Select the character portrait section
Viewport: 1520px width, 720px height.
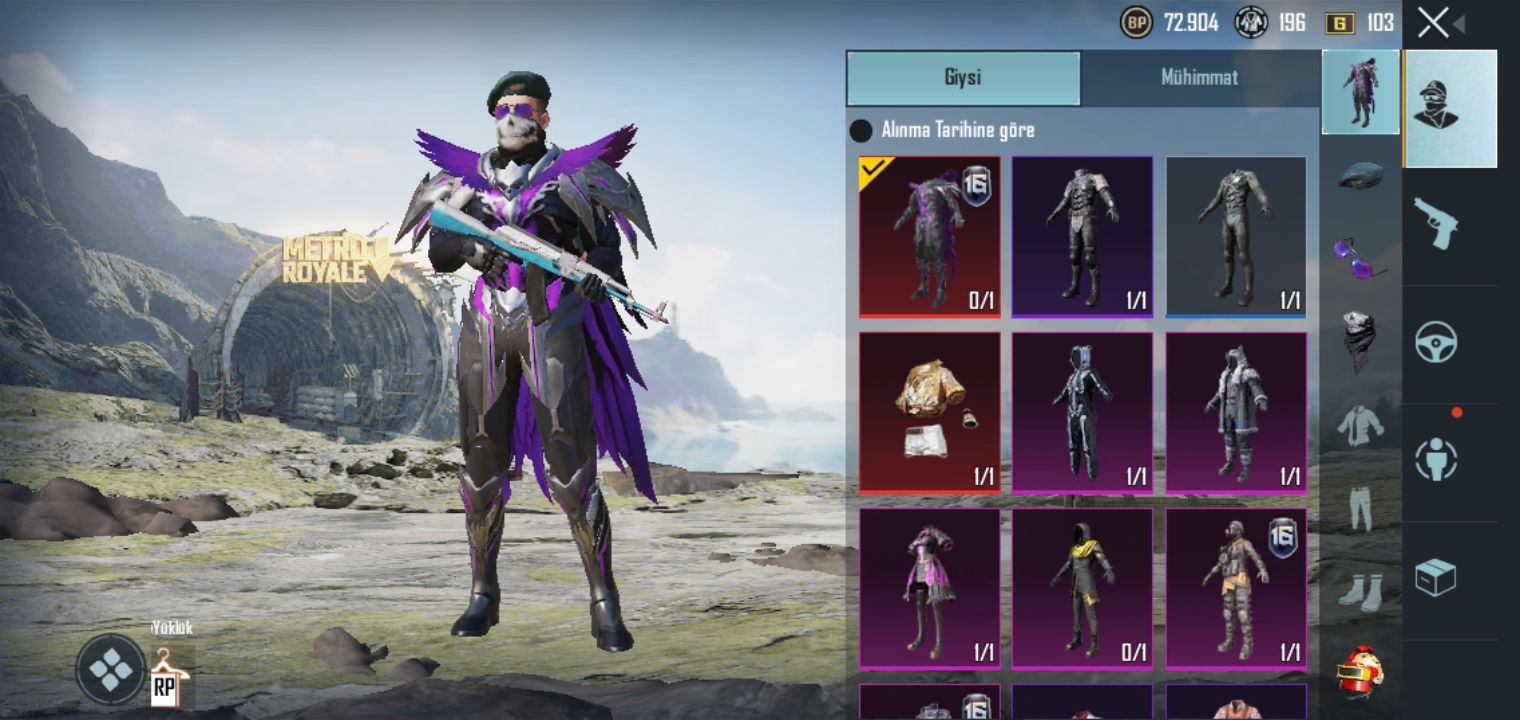pos(1450,108)
